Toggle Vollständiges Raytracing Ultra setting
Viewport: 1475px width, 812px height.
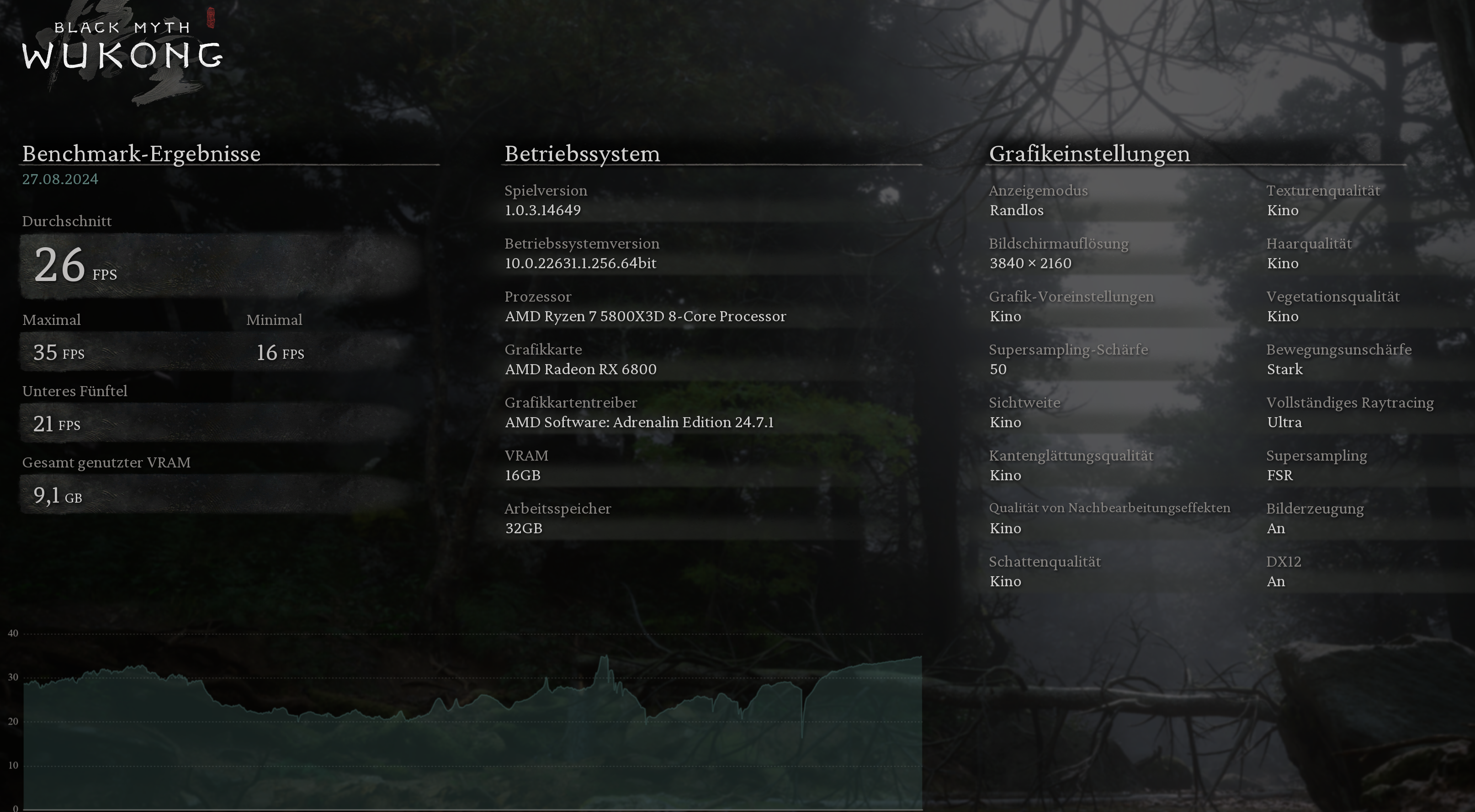[1284, 422]
